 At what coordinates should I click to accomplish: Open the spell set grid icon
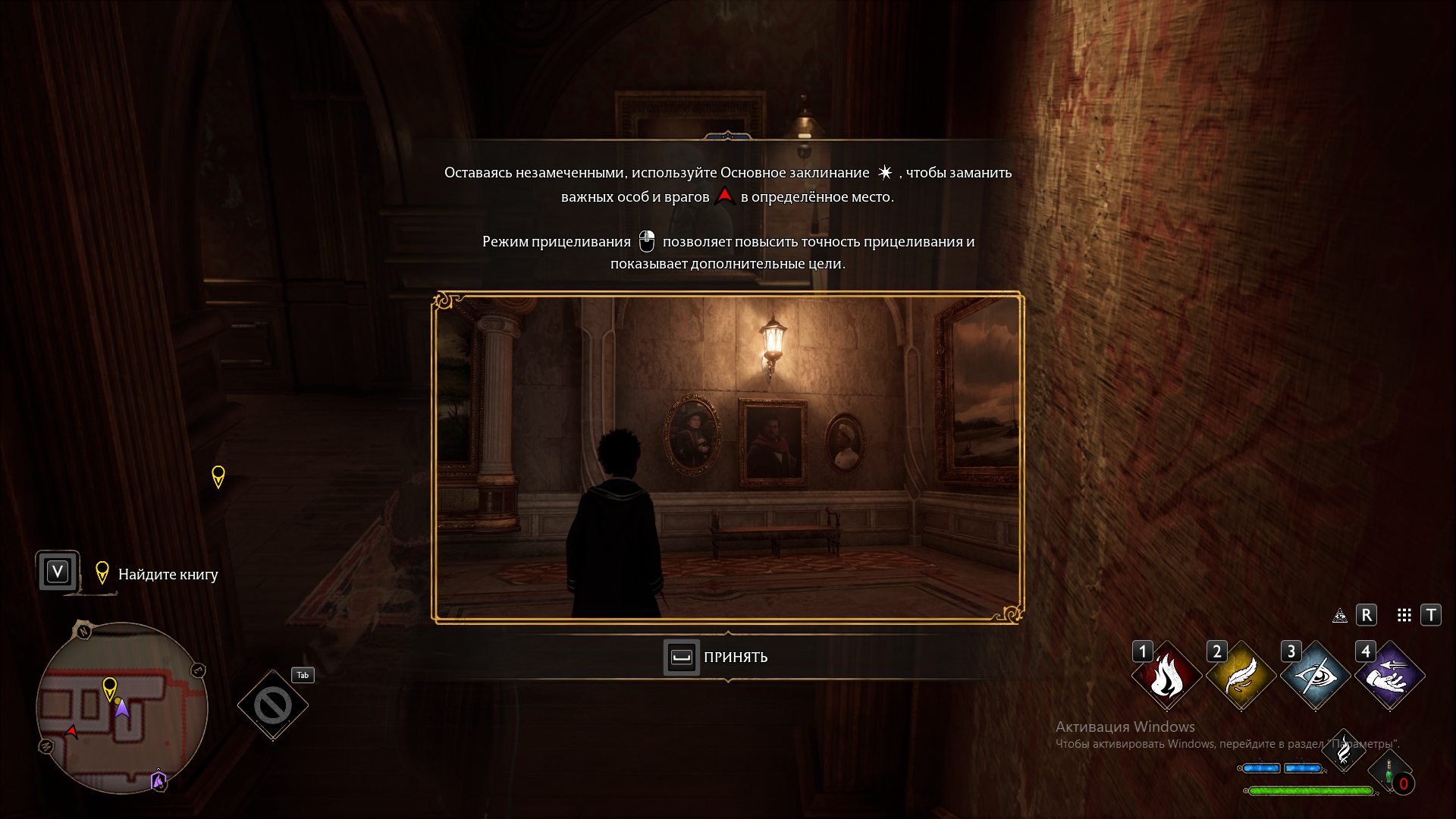coord(1404,615)
